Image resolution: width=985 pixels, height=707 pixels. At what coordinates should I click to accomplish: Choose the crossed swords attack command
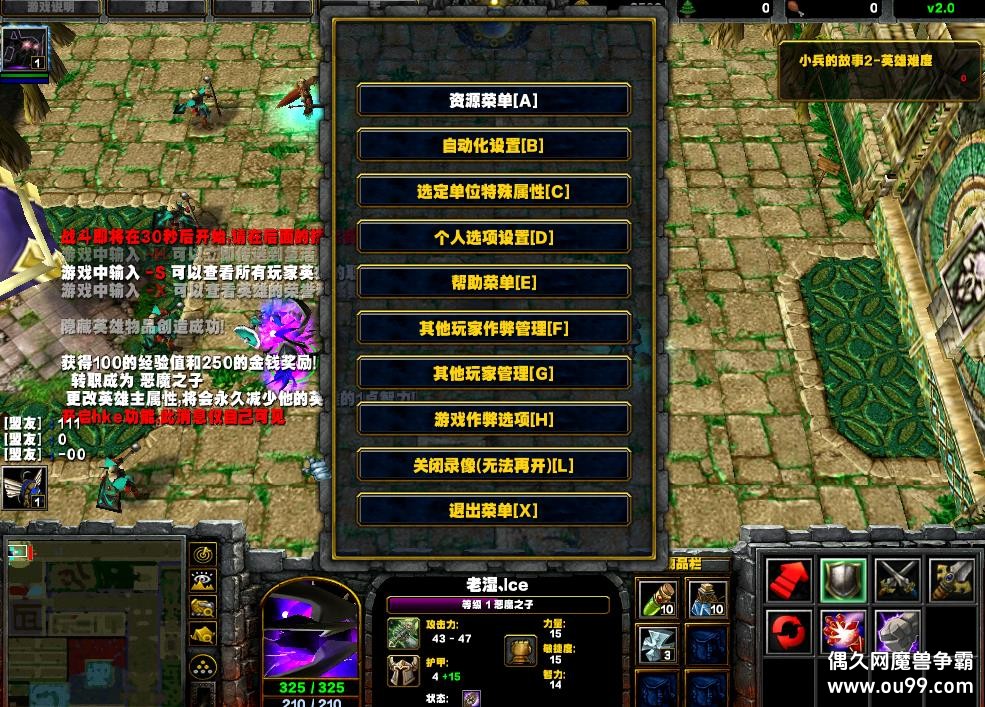tap(897, 580)
